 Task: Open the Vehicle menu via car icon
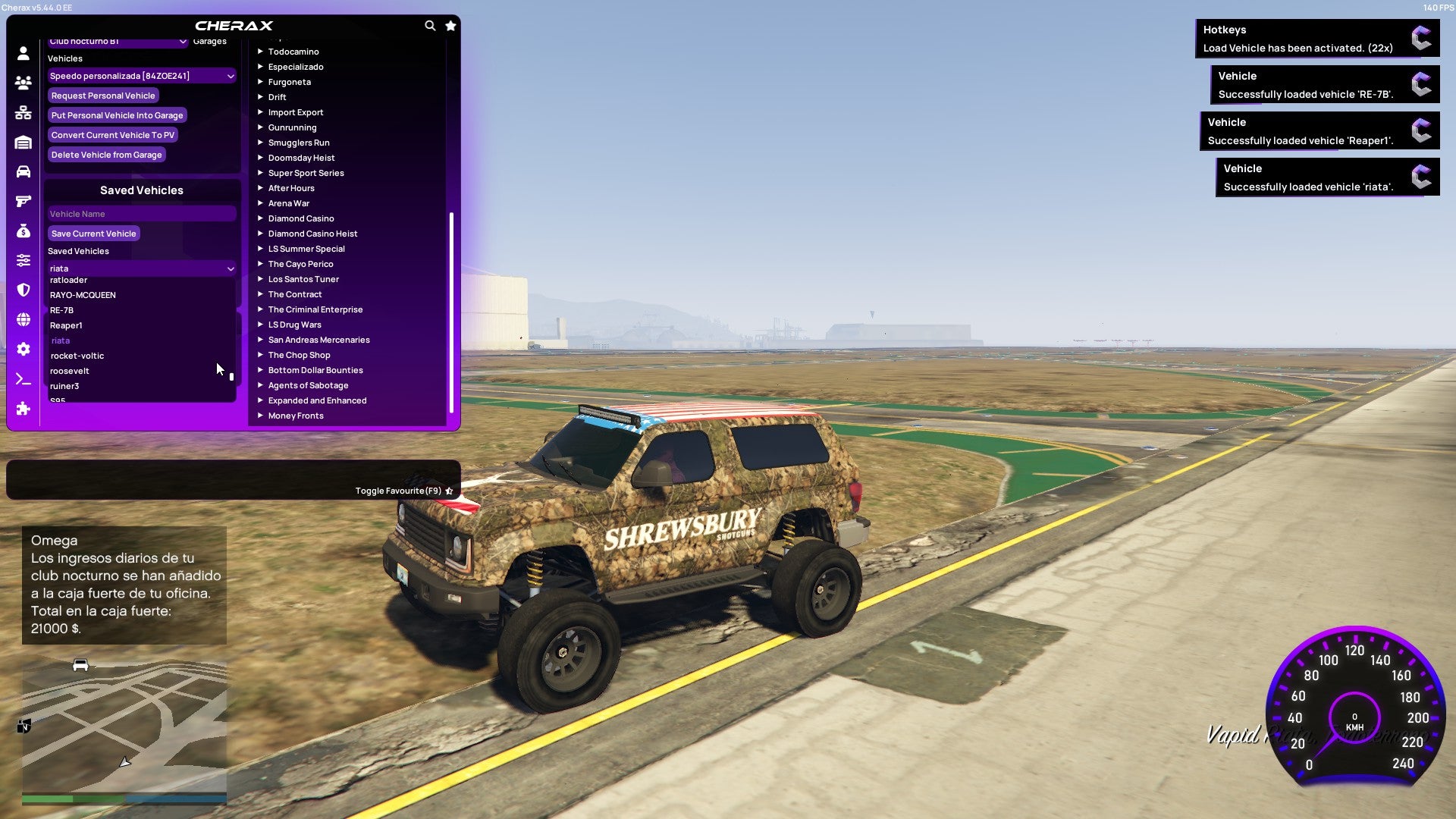pos(23,171)
